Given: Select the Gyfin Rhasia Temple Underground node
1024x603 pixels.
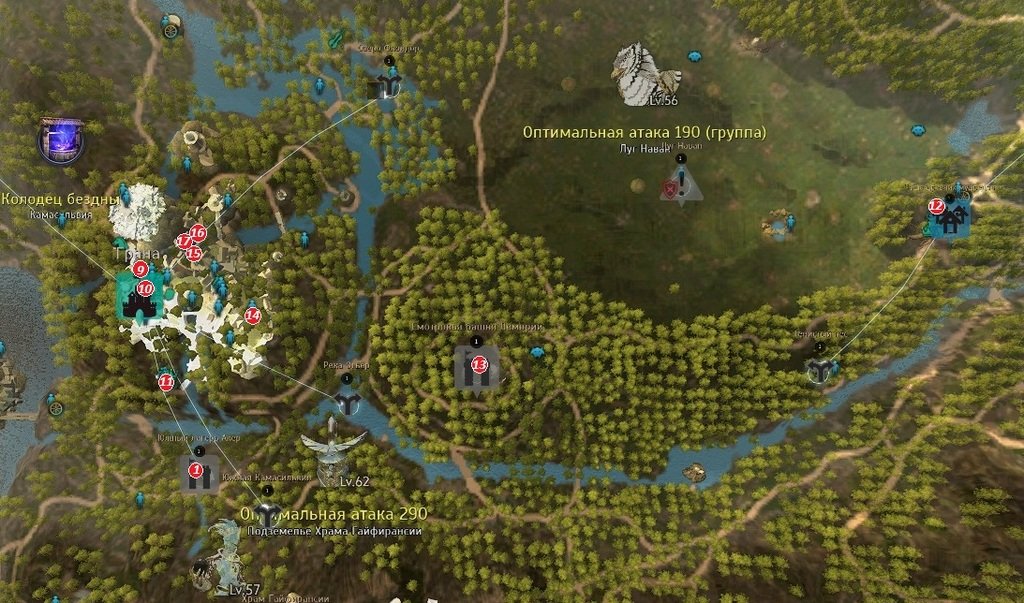Looking at the screenshot, I should tap(263, 514).
